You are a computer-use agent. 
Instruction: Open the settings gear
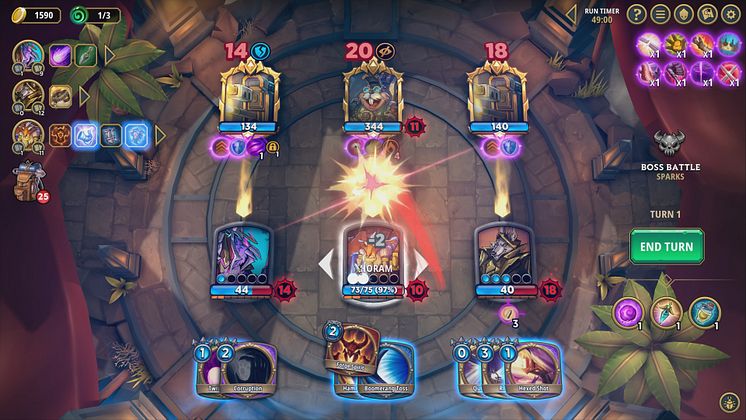click(731, 14)
